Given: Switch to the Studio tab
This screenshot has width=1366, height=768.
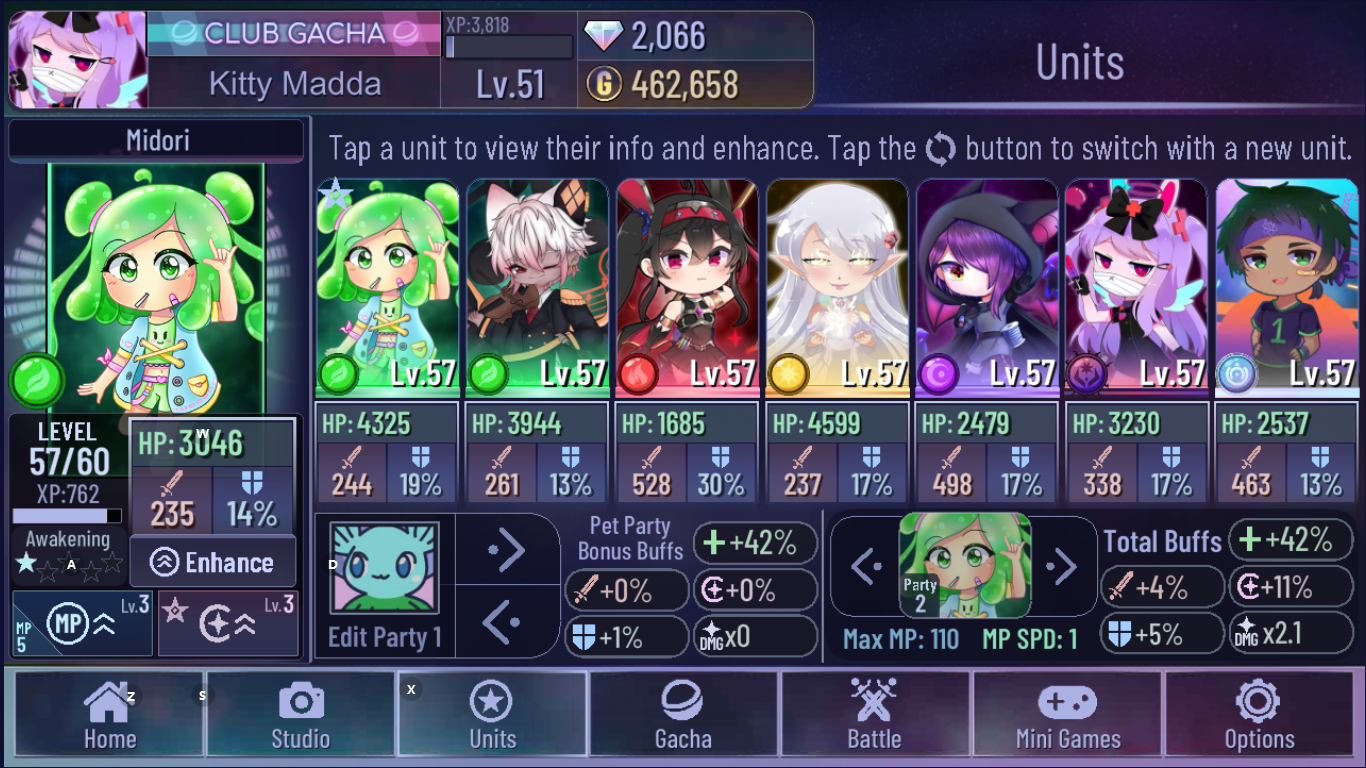Looking at the screenshot, I should (x=301, y=714).
